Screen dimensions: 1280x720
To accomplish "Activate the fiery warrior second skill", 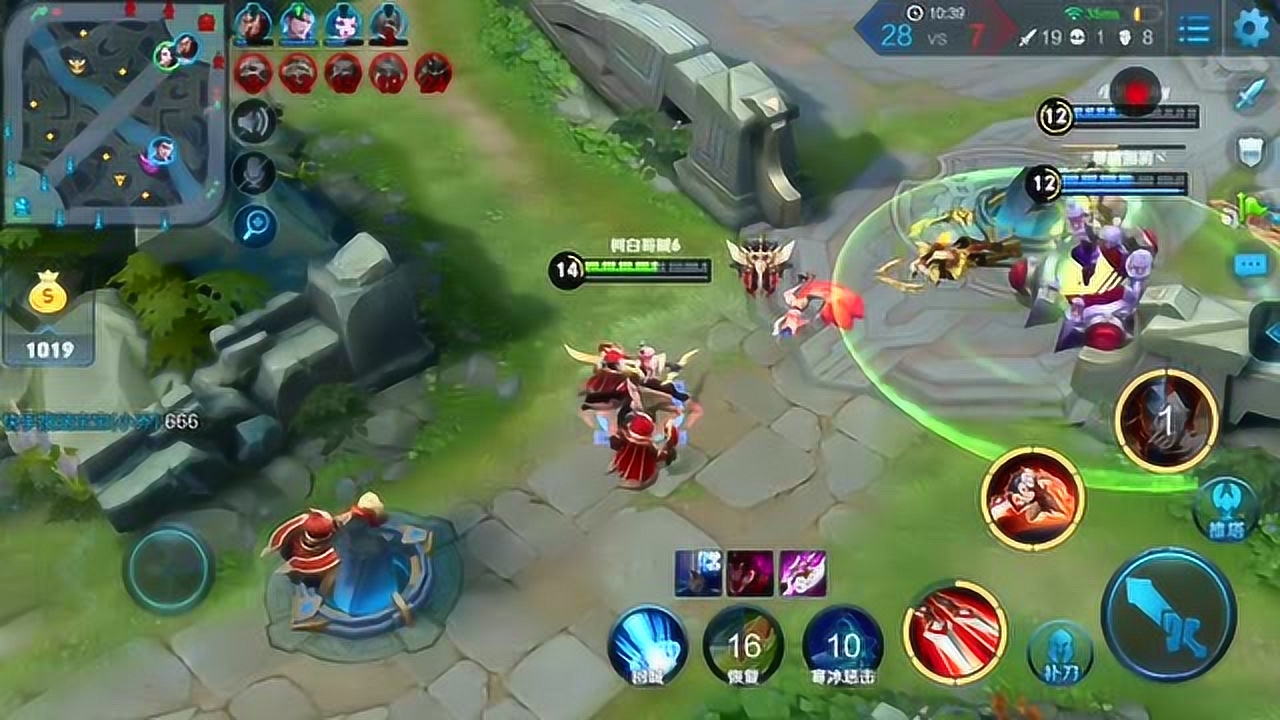I will (x=1032, y=499).
